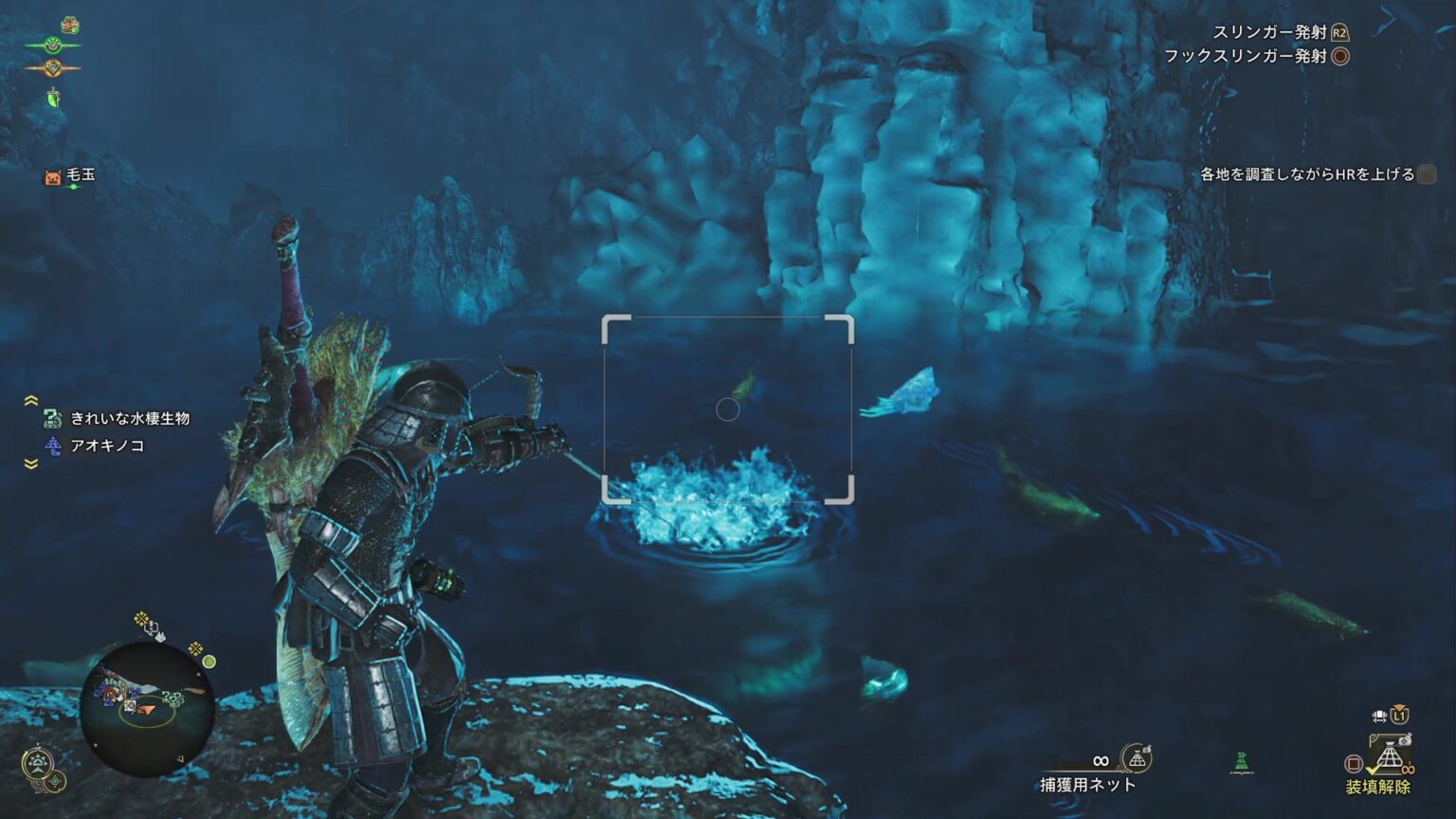Viewport: 1456px width, 819px height.
Task: Open the quest objective 各地を調査しながらHRを上げる
Action: pos(1307,174)
